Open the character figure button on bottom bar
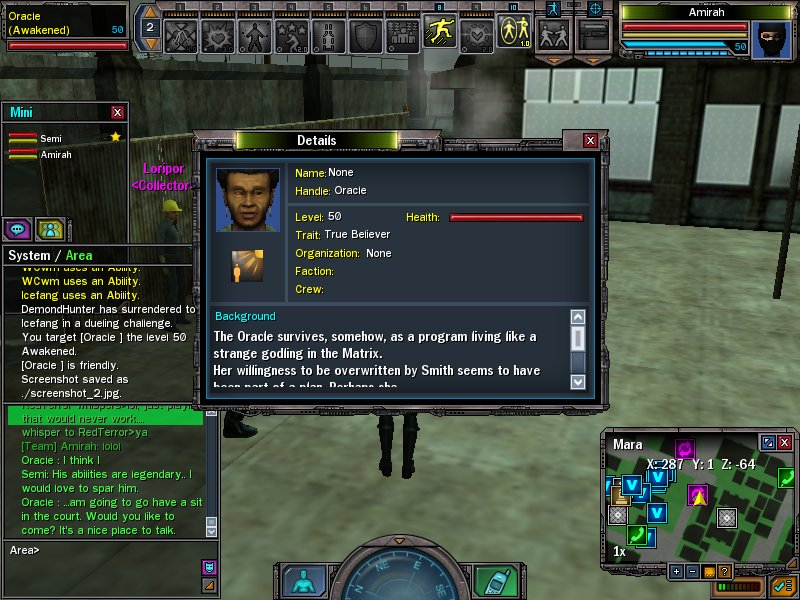Viewport: 800px width, 600px height. [x=300, y=581]
